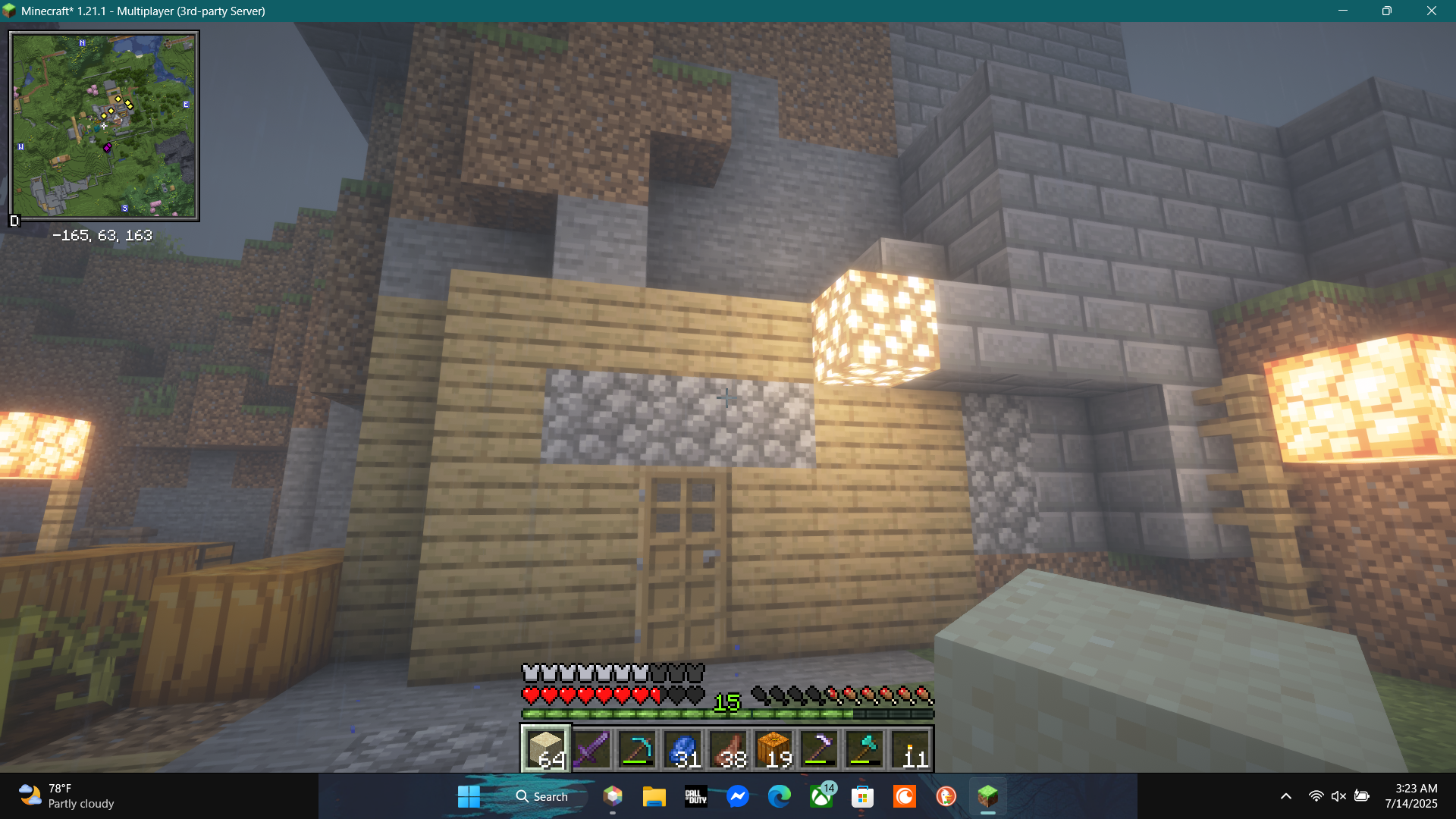Image resolution: width=1456 pixels, height=819 pixels.
Task: Select the purple enchanted sword slot
Action: [x=591, y=748]
